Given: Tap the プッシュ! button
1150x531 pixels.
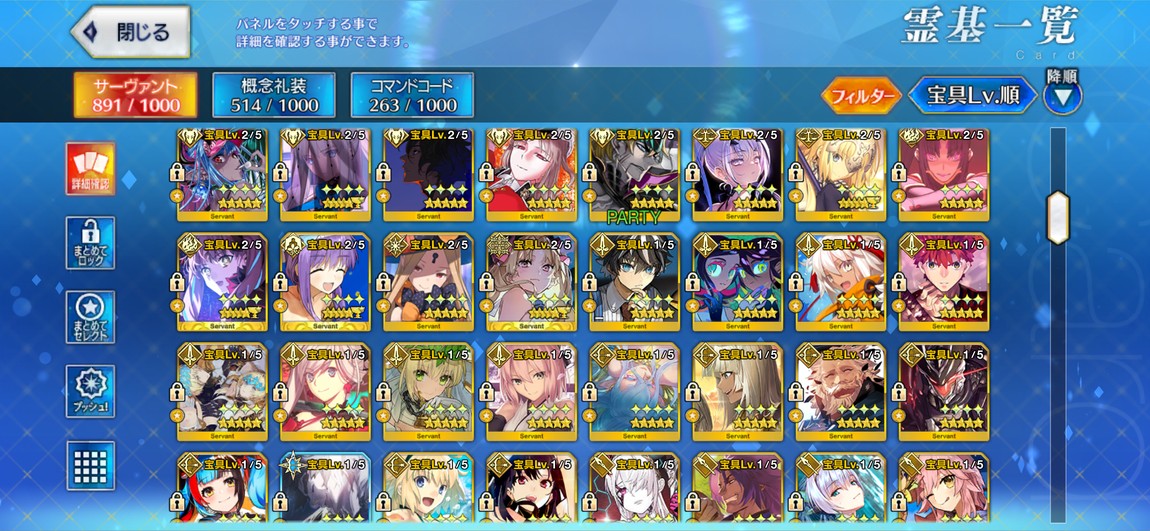Looking at the screenshot, I should [90, 391].
